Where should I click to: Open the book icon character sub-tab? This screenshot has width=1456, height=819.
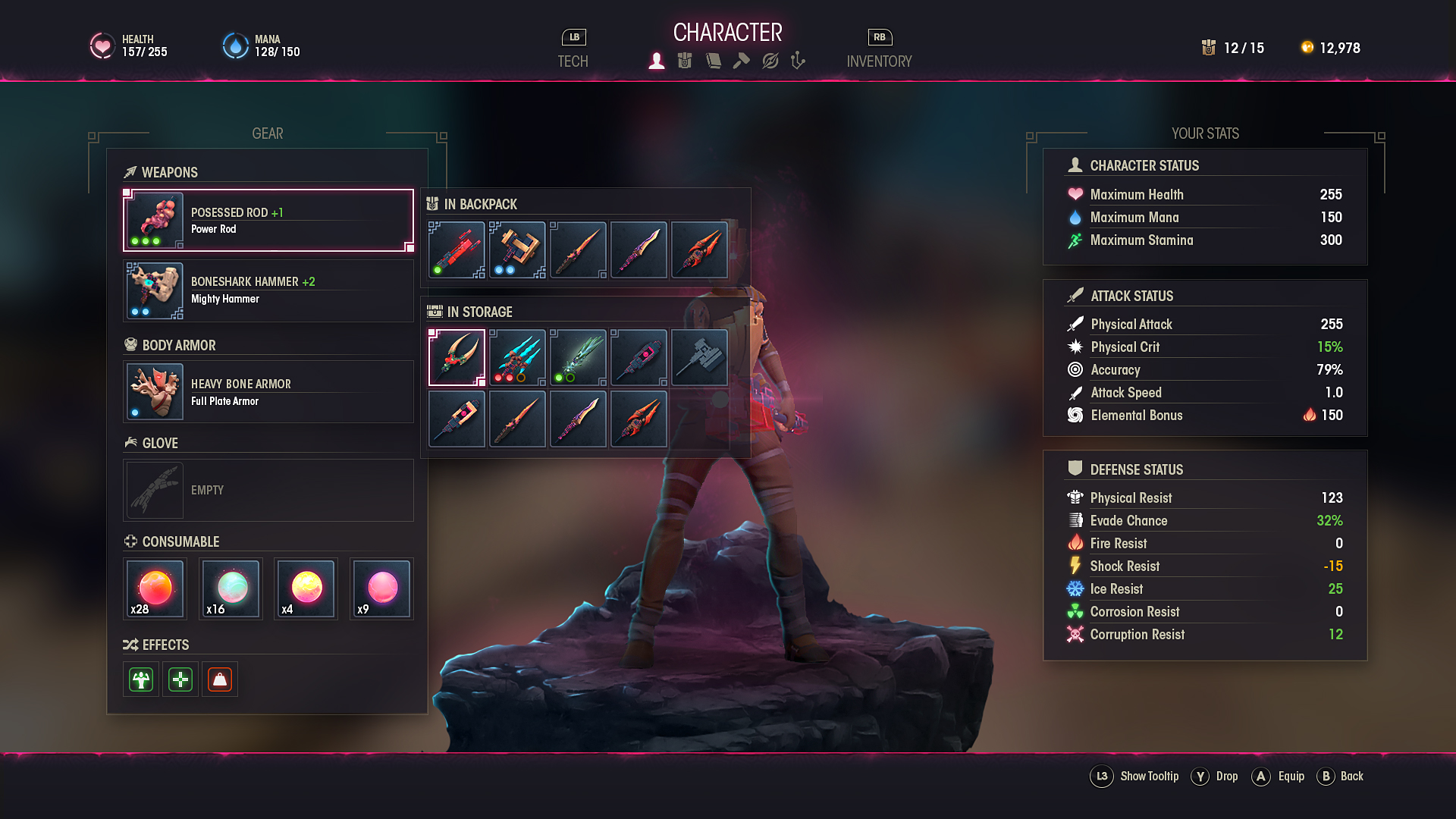(x=713, y=61)
